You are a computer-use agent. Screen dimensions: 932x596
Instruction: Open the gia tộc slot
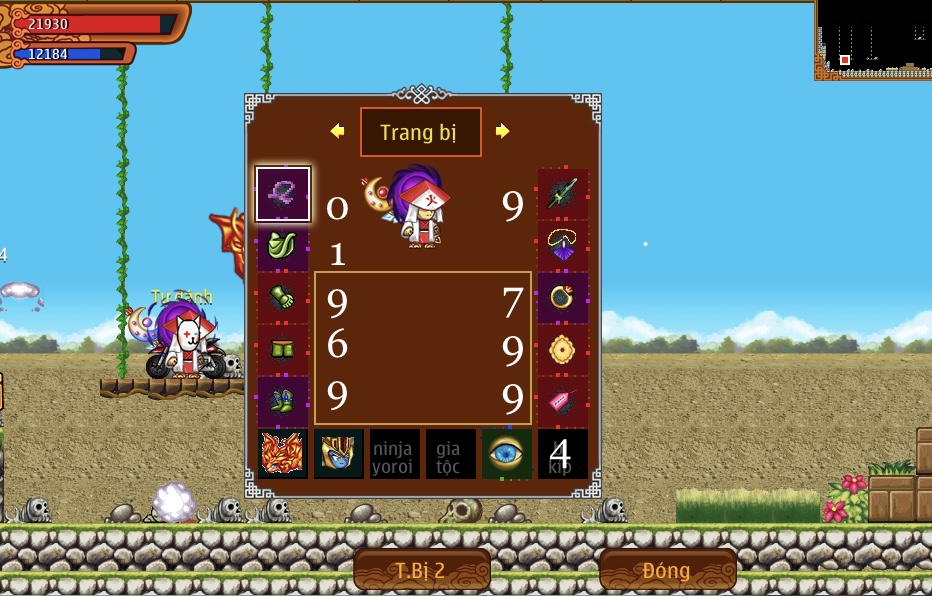(451, 454)
